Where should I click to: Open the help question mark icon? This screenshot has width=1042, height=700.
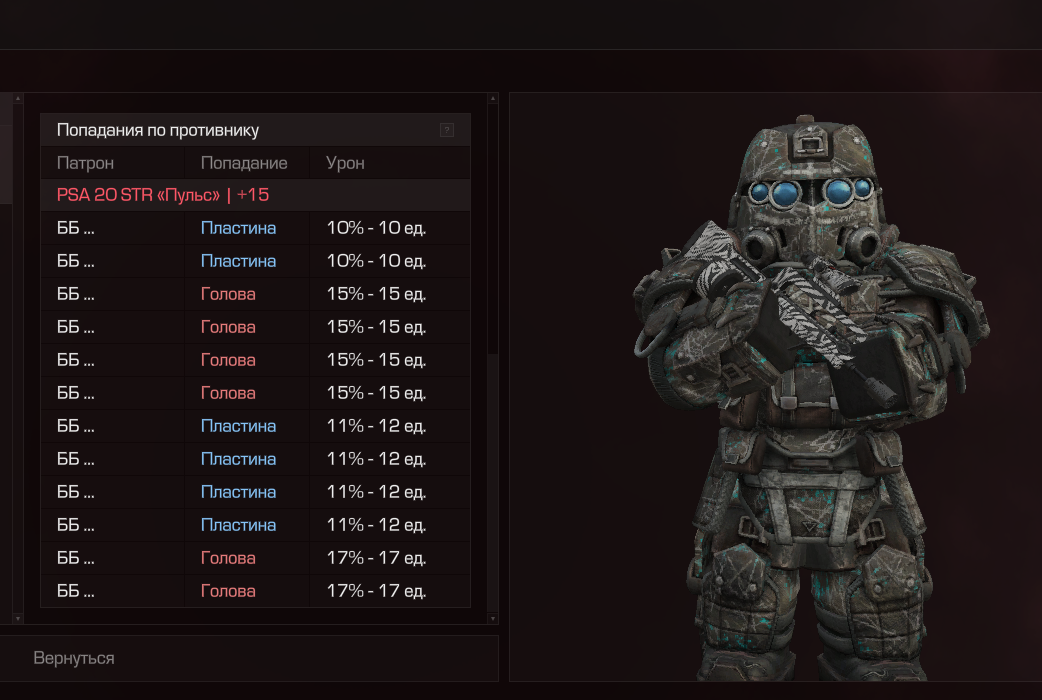(x=447, y=130)
